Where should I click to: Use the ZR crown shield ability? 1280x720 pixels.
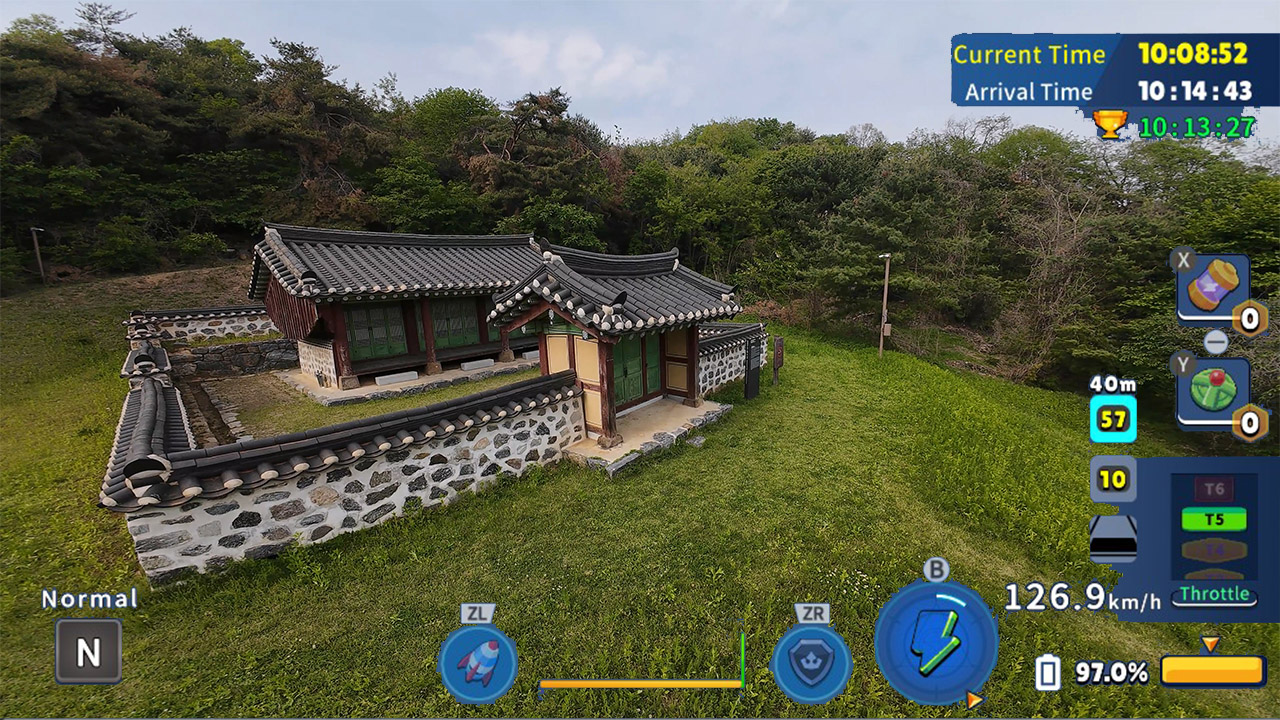coord(812,660)
